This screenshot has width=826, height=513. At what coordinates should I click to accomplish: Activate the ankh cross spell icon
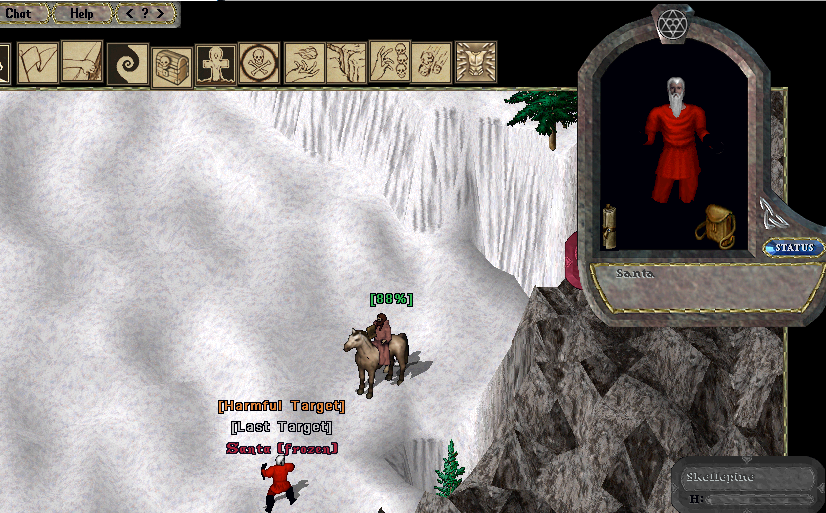click(x=215, y=63)
